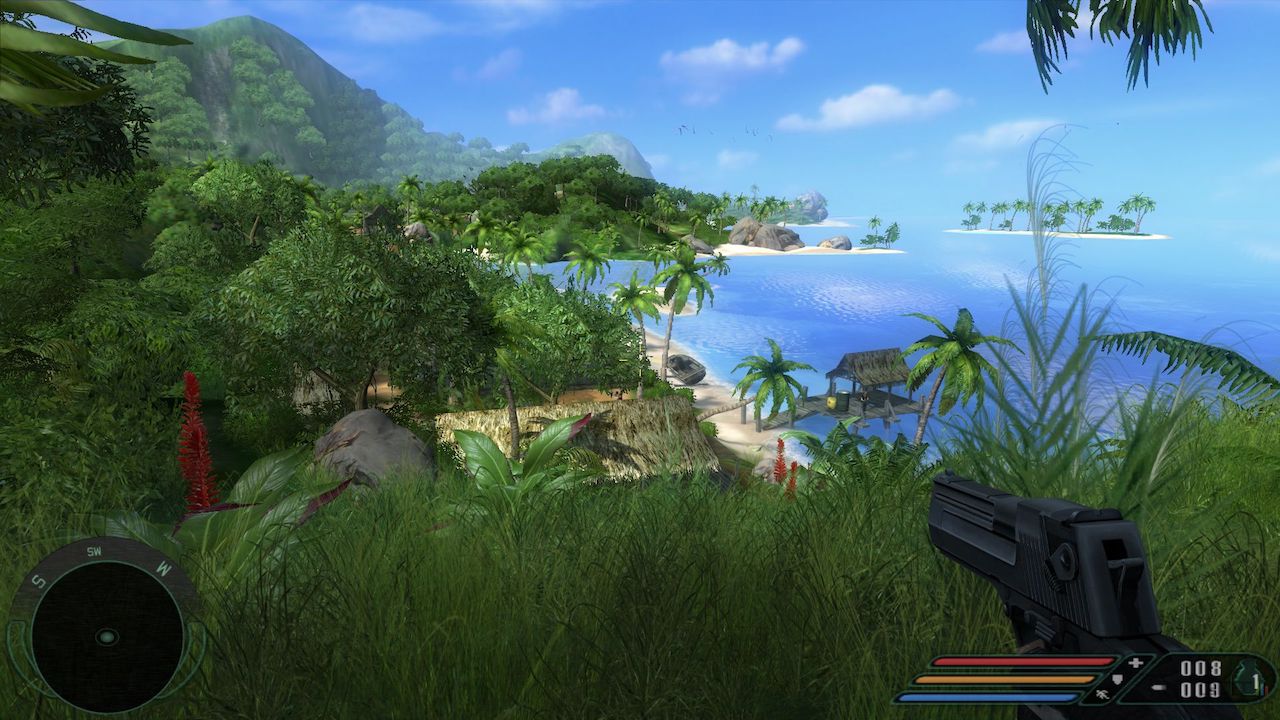Image resolution: width=1280 pixels, height=720 pixels.
Task: Click the circular radar minimap
Action: coord(106,636)
